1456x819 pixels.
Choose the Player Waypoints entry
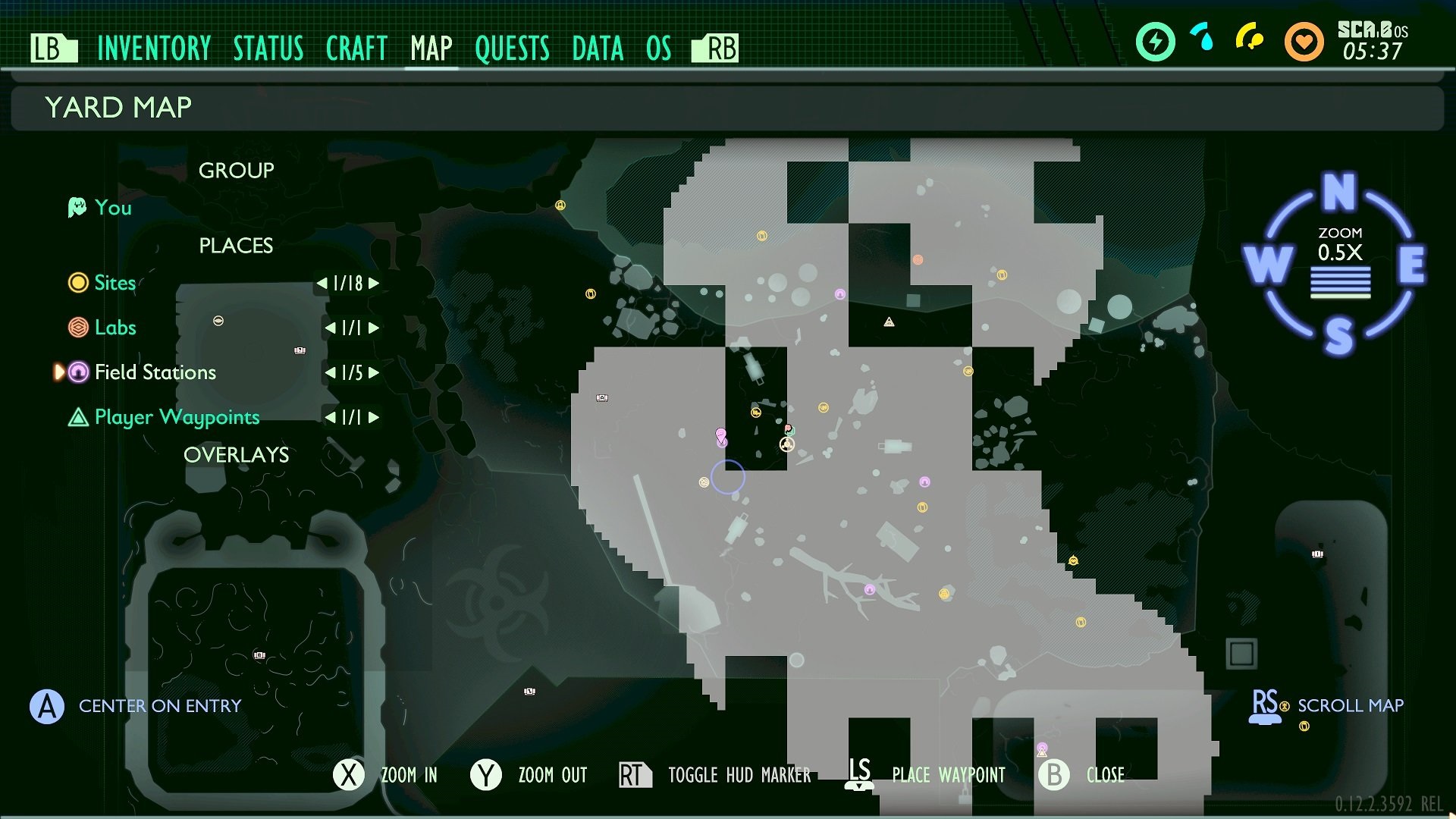177,417
